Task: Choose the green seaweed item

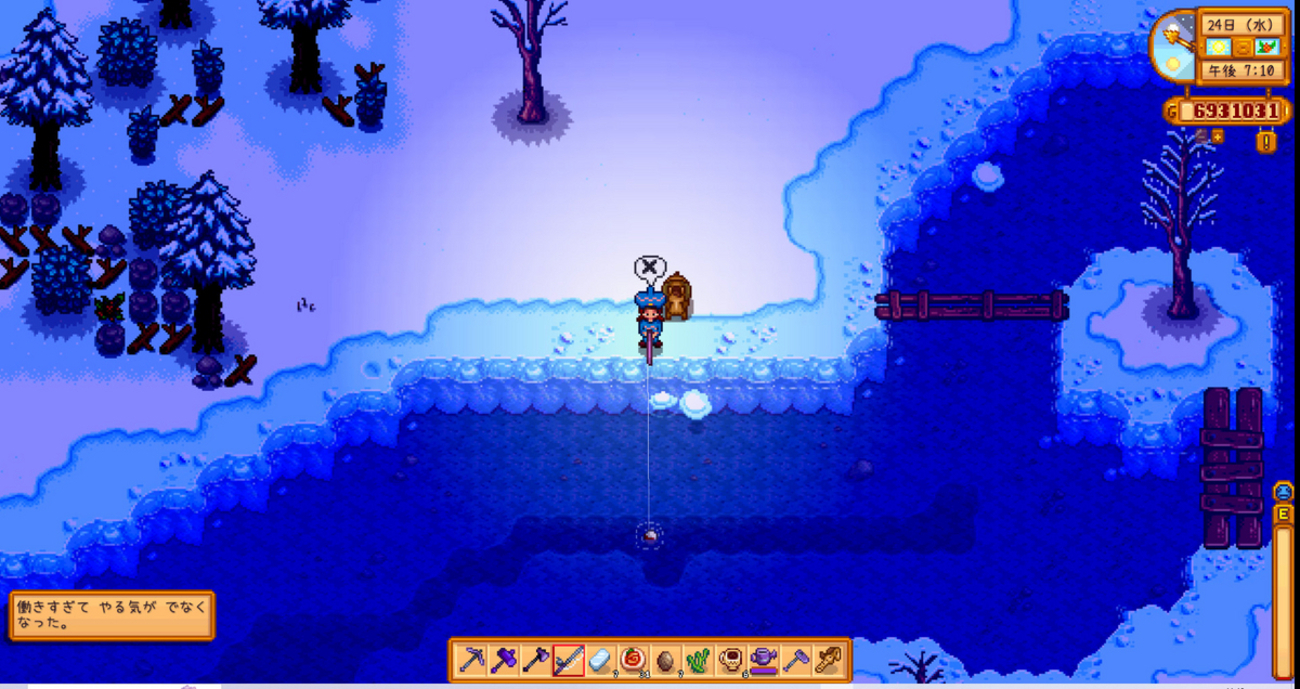Action: (698, 660)
